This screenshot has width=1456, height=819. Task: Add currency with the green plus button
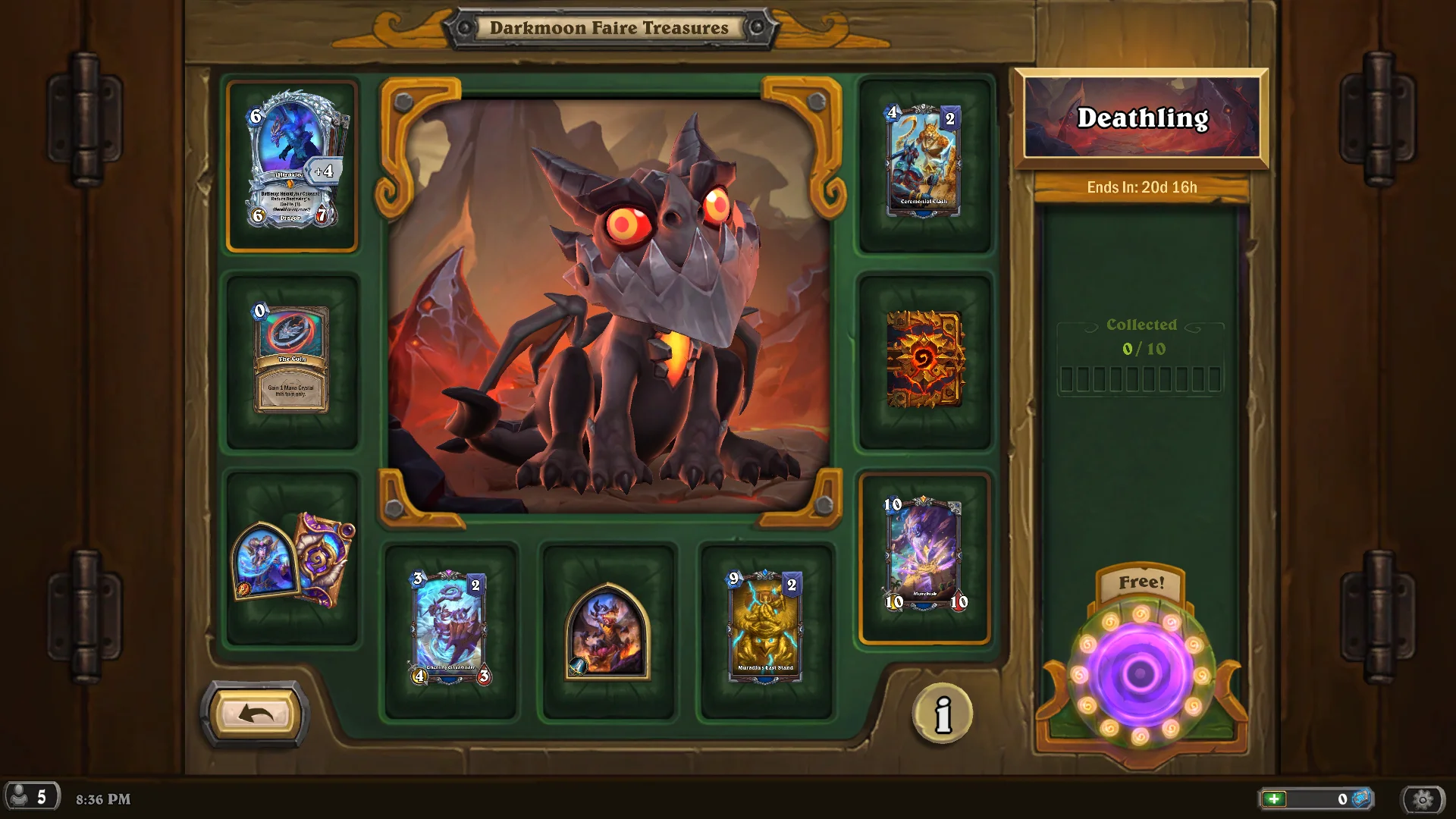(x=1275, y=799)
